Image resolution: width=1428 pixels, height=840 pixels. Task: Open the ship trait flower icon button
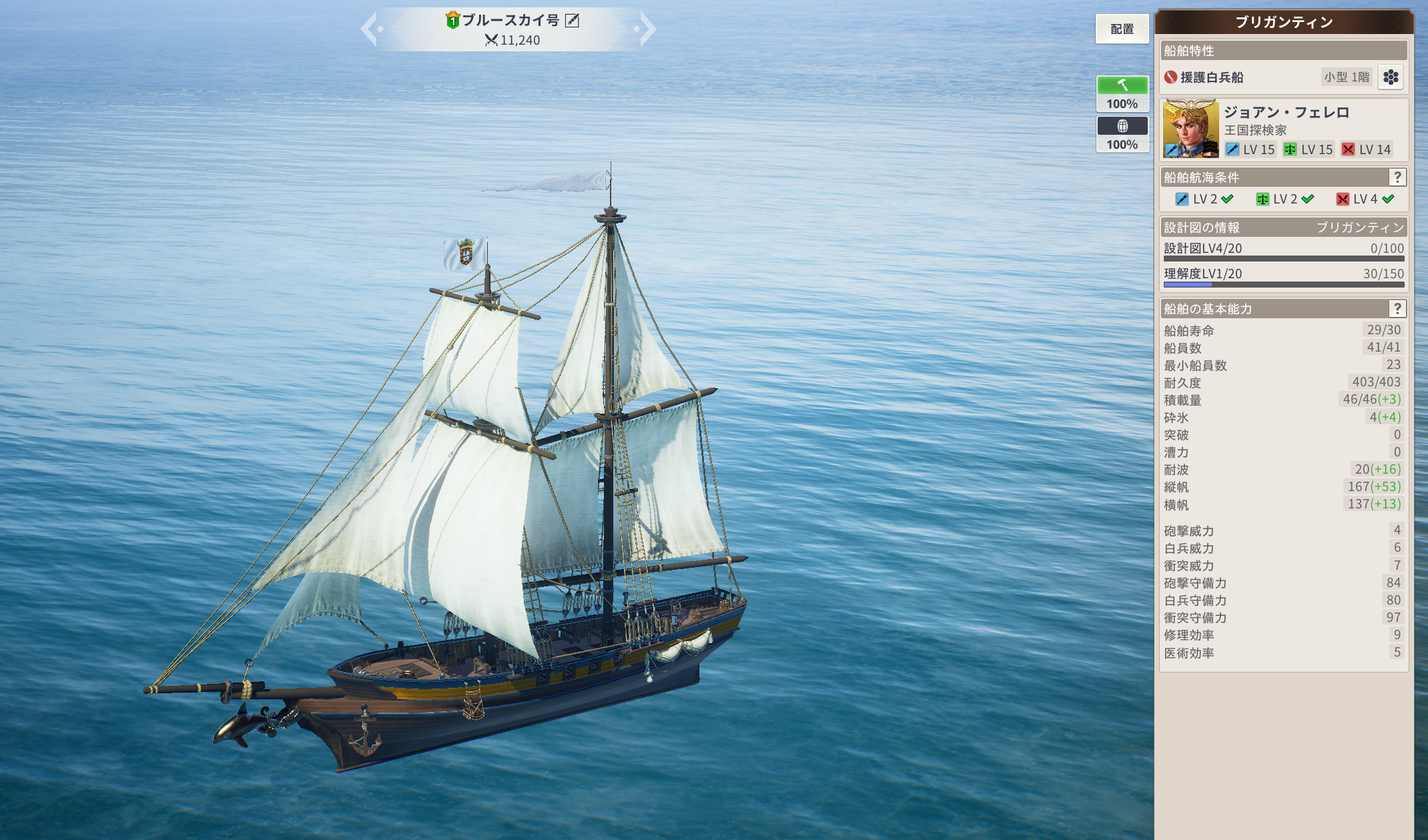click(1391, 77)
